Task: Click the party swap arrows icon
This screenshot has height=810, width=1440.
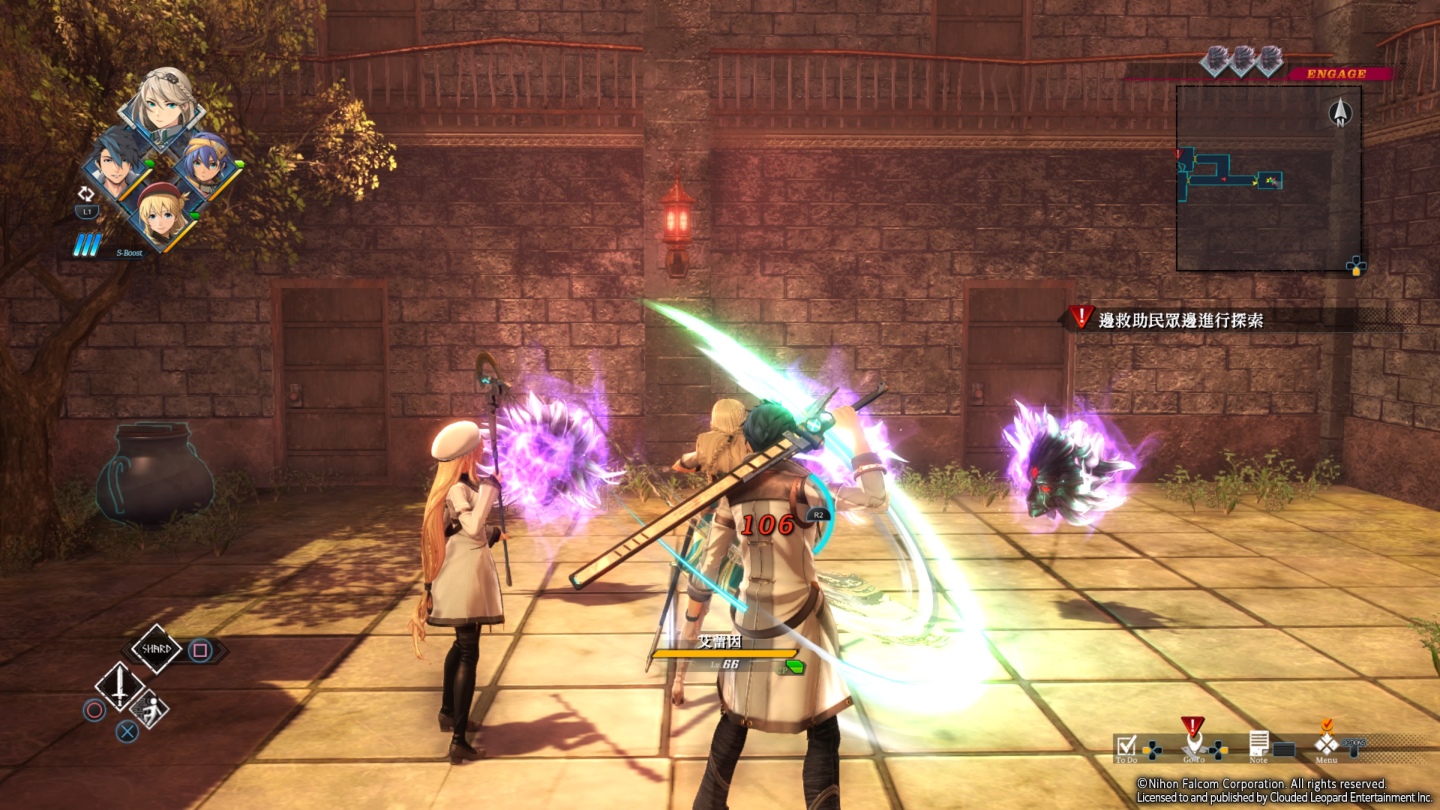Action: [86, 194]
